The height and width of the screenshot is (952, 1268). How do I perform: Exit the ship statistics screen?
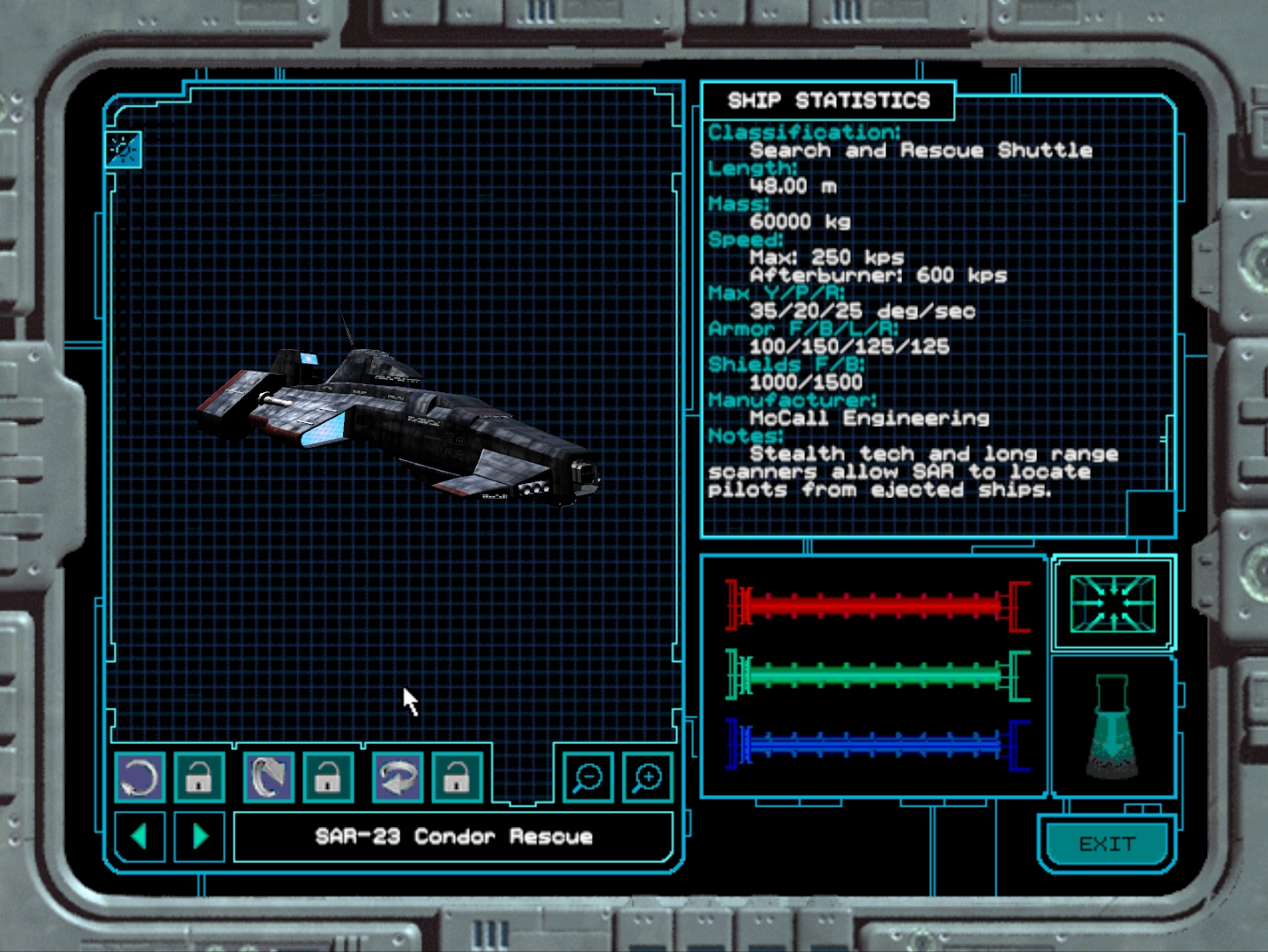[x=1107, y=844]
